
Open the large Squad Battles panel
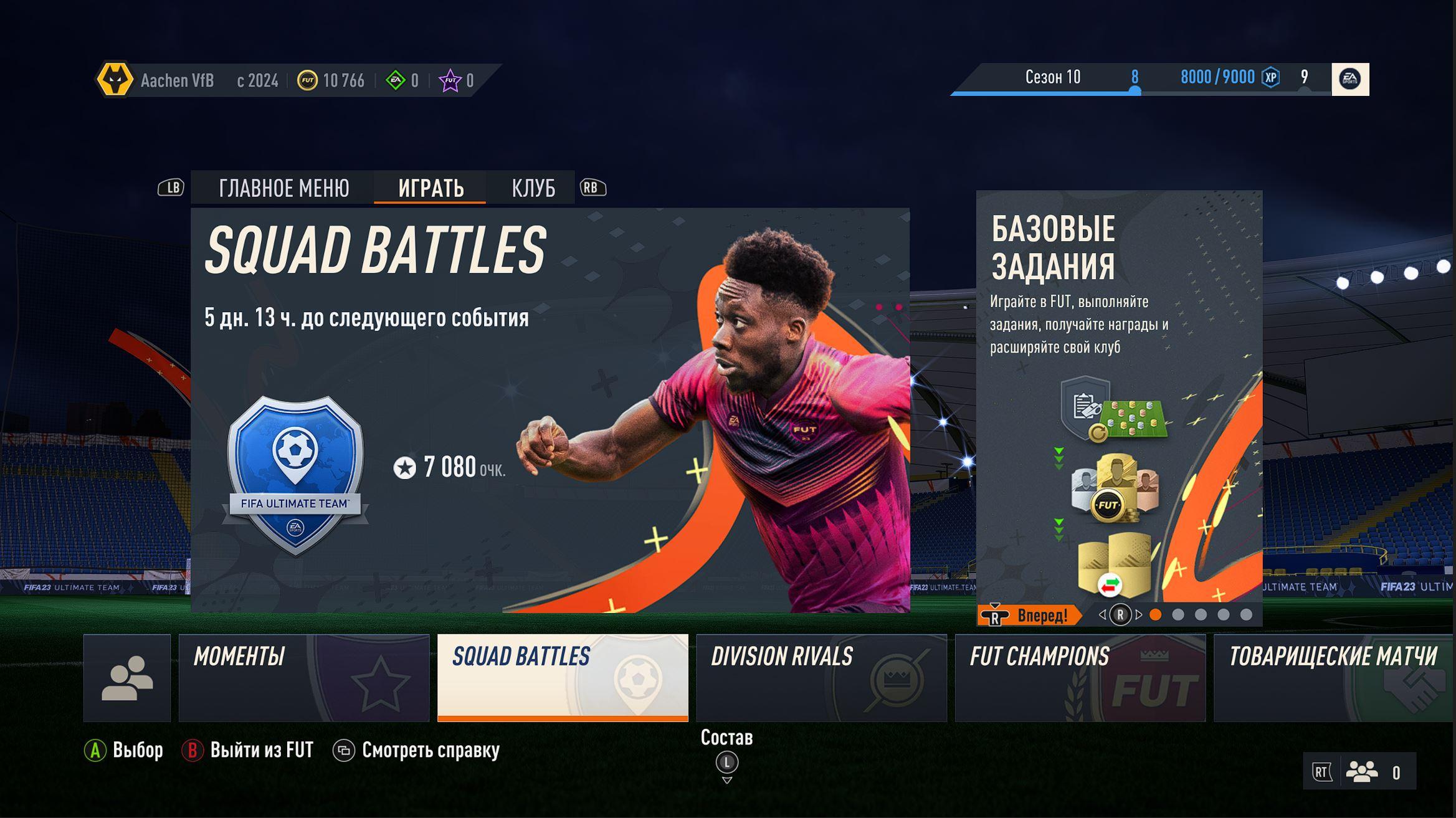[x=550, y=410]
